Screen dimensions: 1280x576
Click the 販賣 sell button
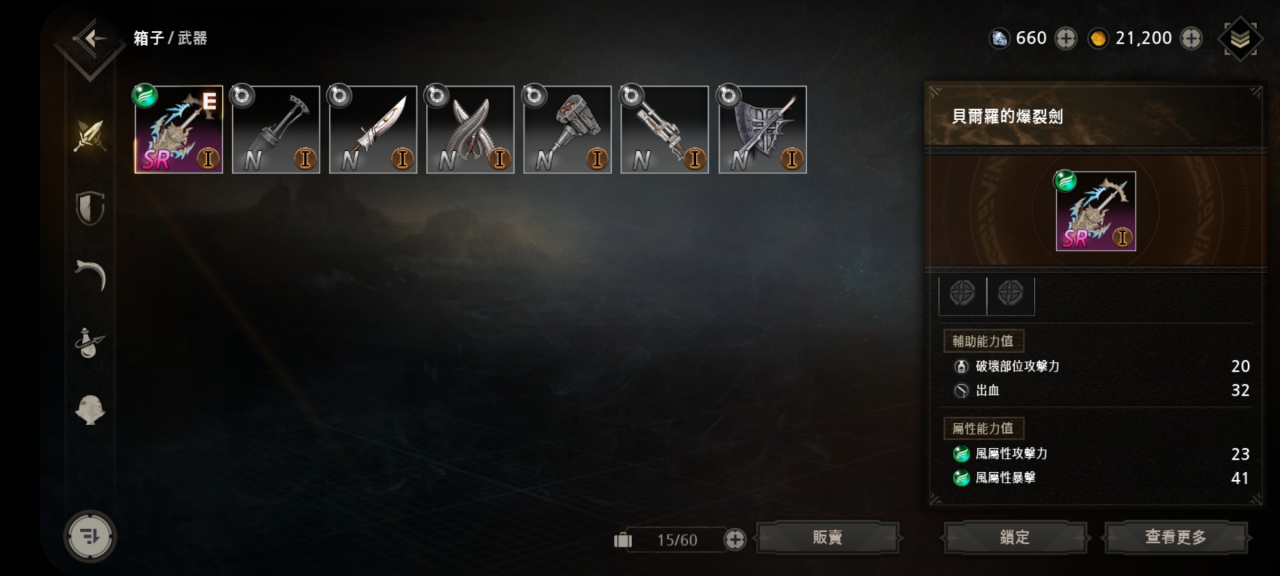[x=827, y=538]
